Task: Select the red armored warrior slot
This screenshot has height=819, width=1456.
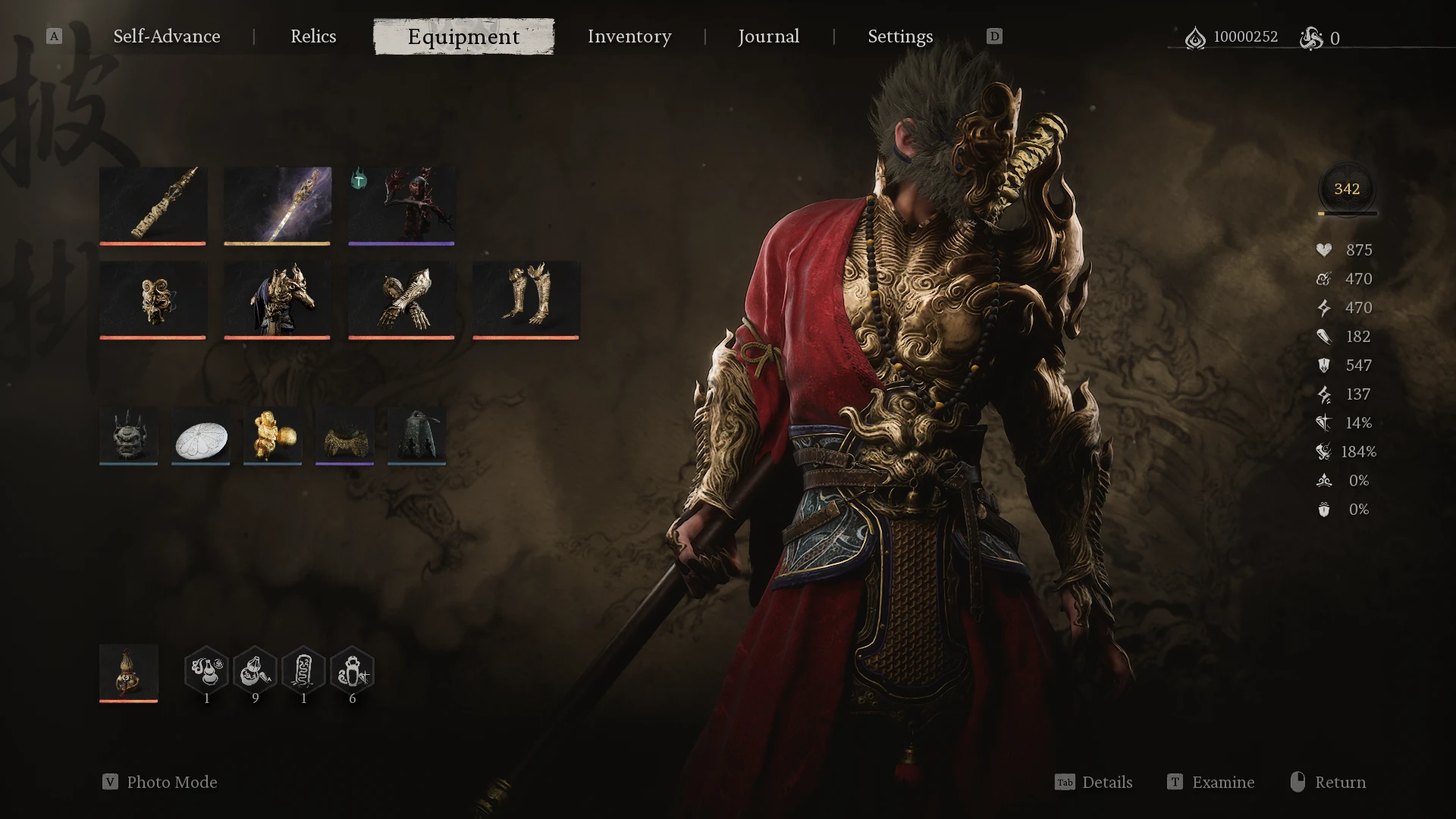Action: [401, 205]
